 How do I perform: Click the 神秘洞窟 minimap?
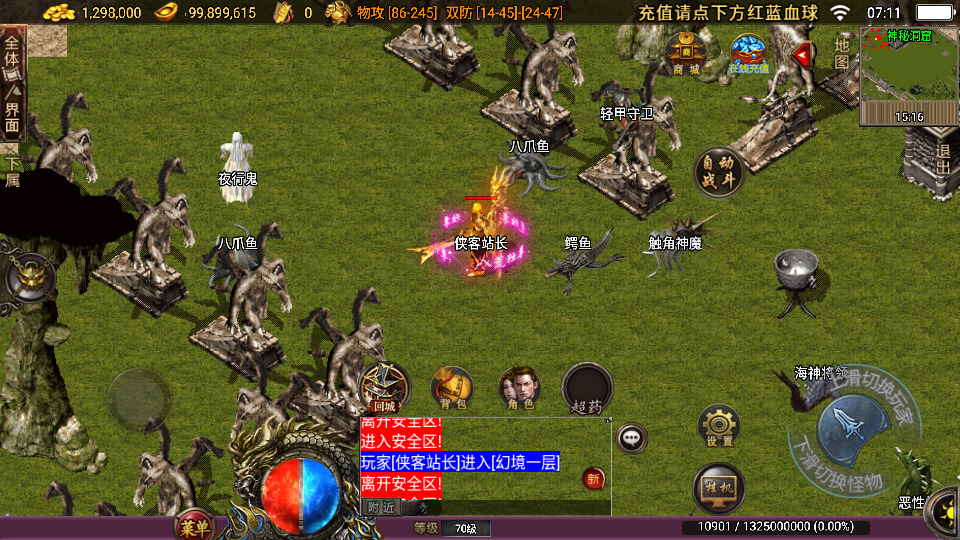click(908, 76)
